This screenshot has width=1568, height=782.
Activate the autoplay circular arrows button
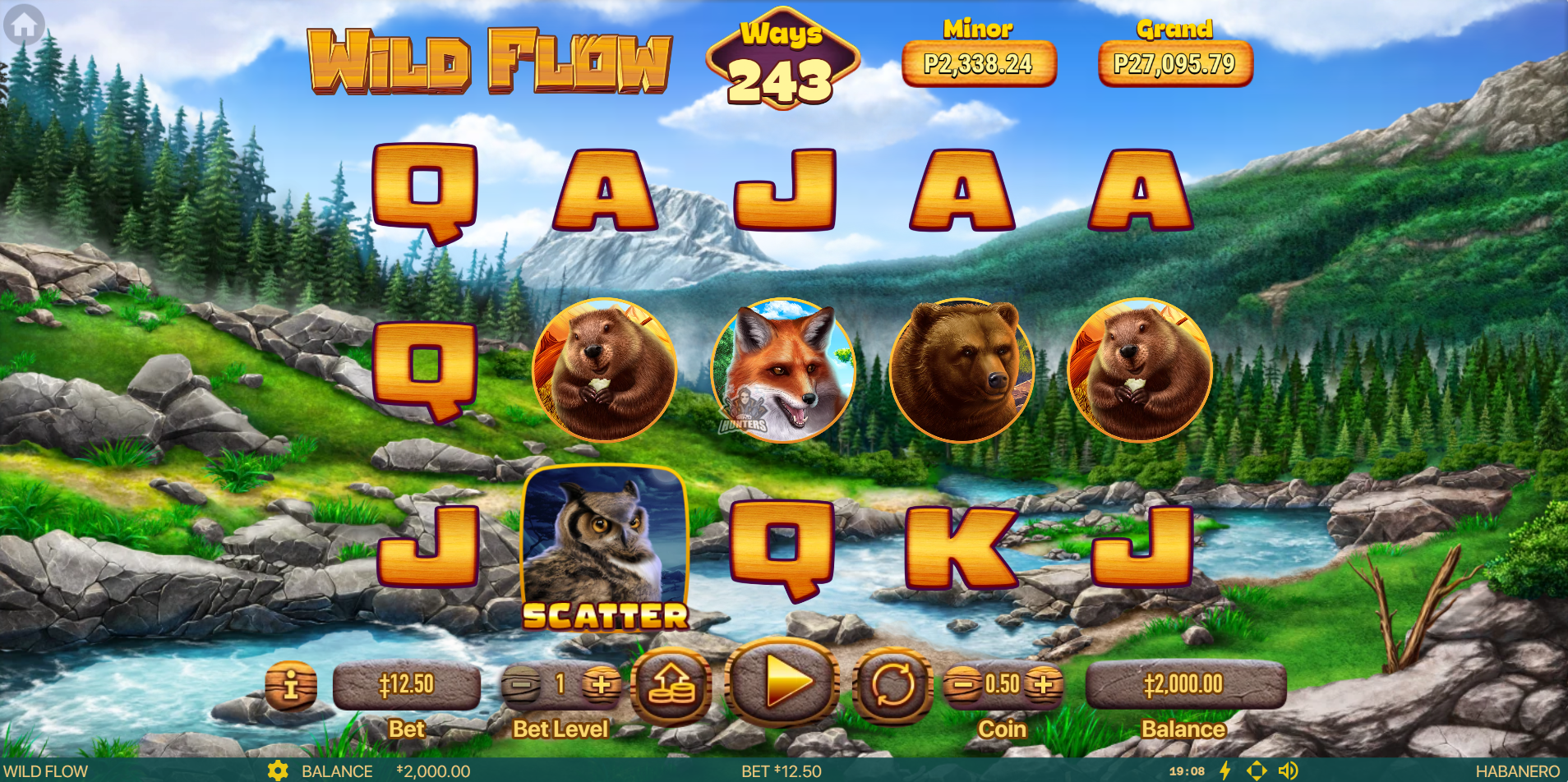pos(892,684)
